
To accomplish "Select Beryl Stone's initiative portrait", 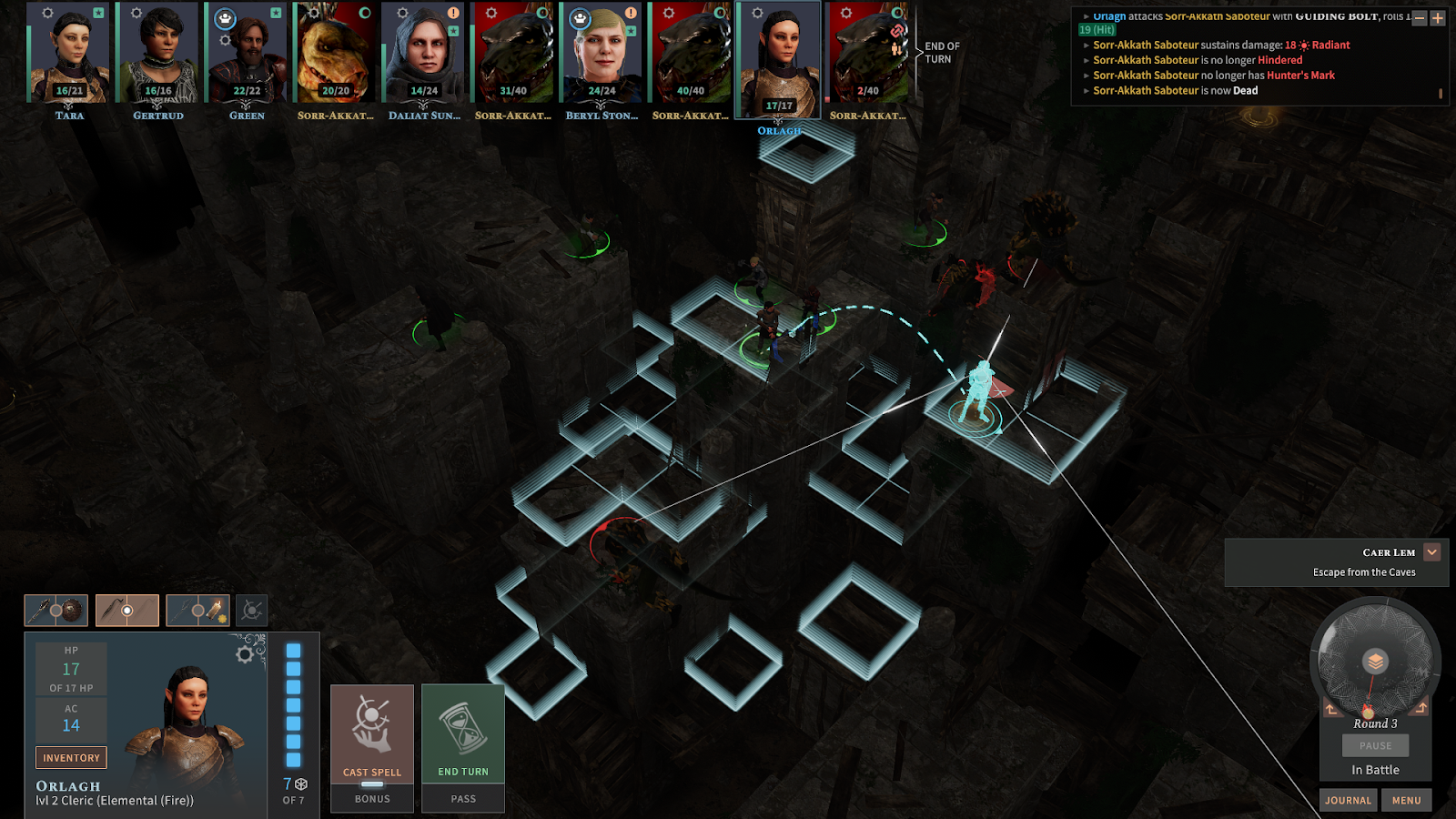I will point(602,53).
